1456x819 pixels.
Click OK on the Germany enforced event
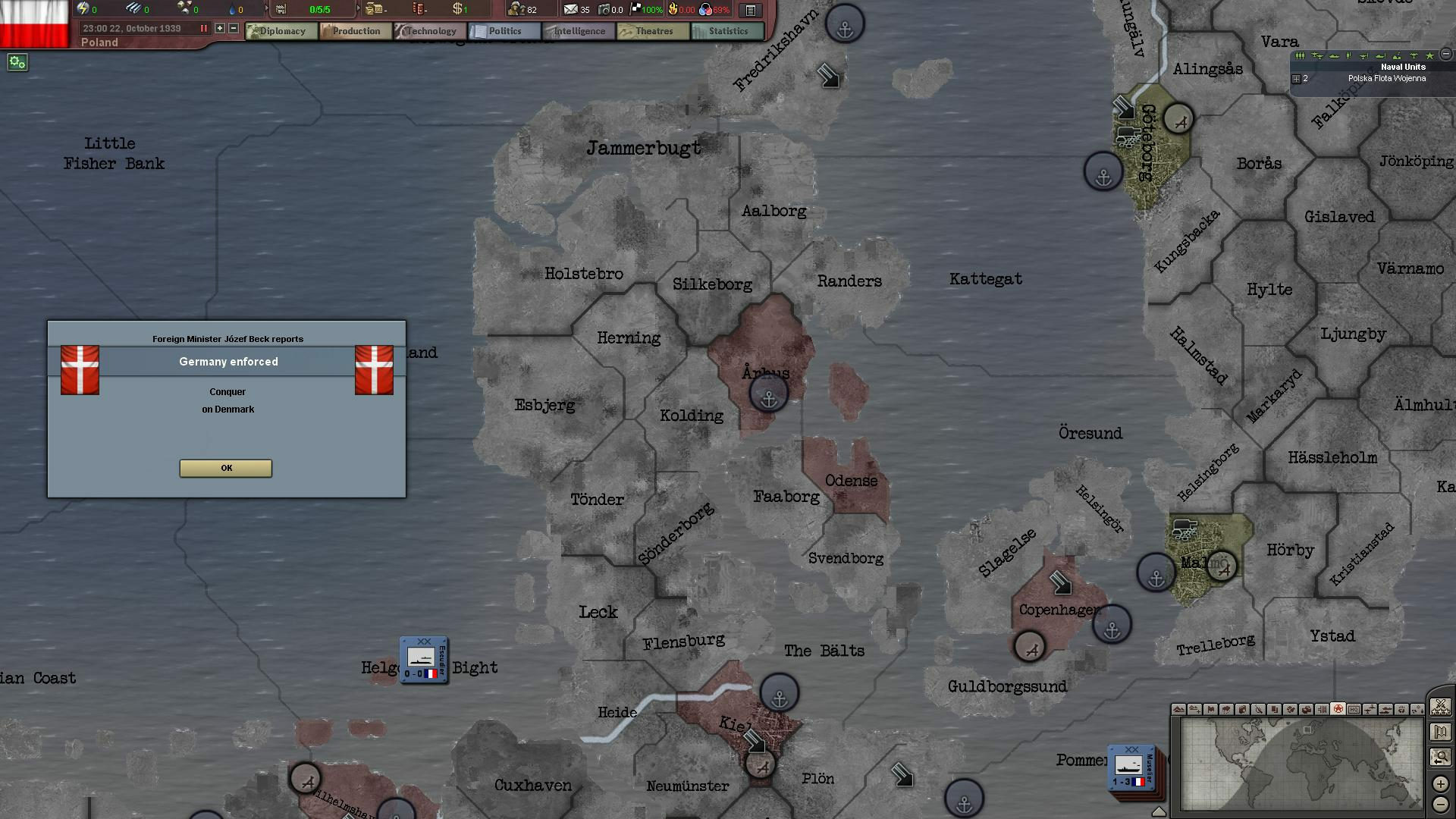point(225,468)
